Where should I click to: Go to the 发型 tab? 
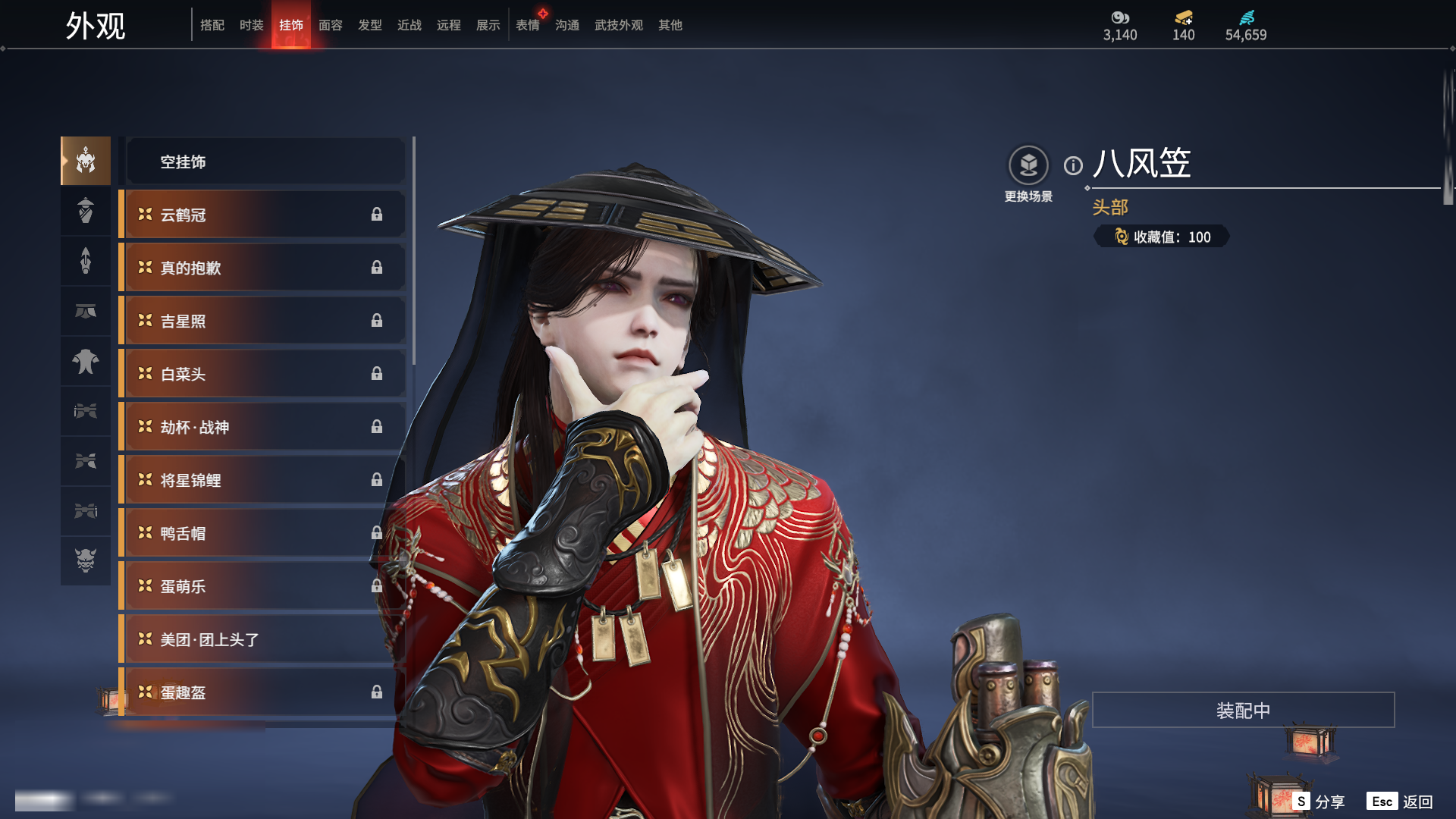click(369, 25)
